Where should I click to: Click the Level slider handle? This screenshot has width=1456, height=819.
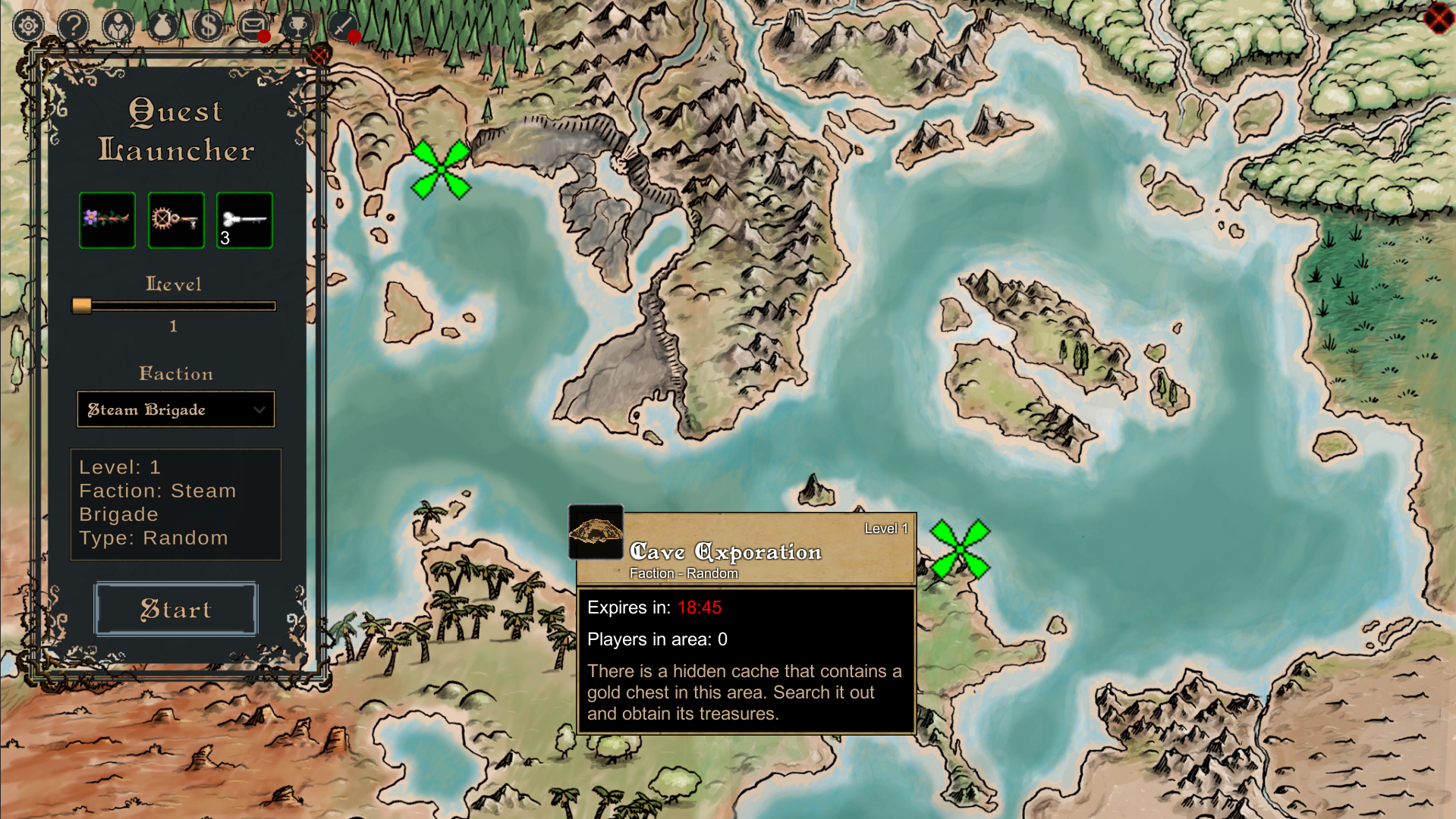click(82, 306)
